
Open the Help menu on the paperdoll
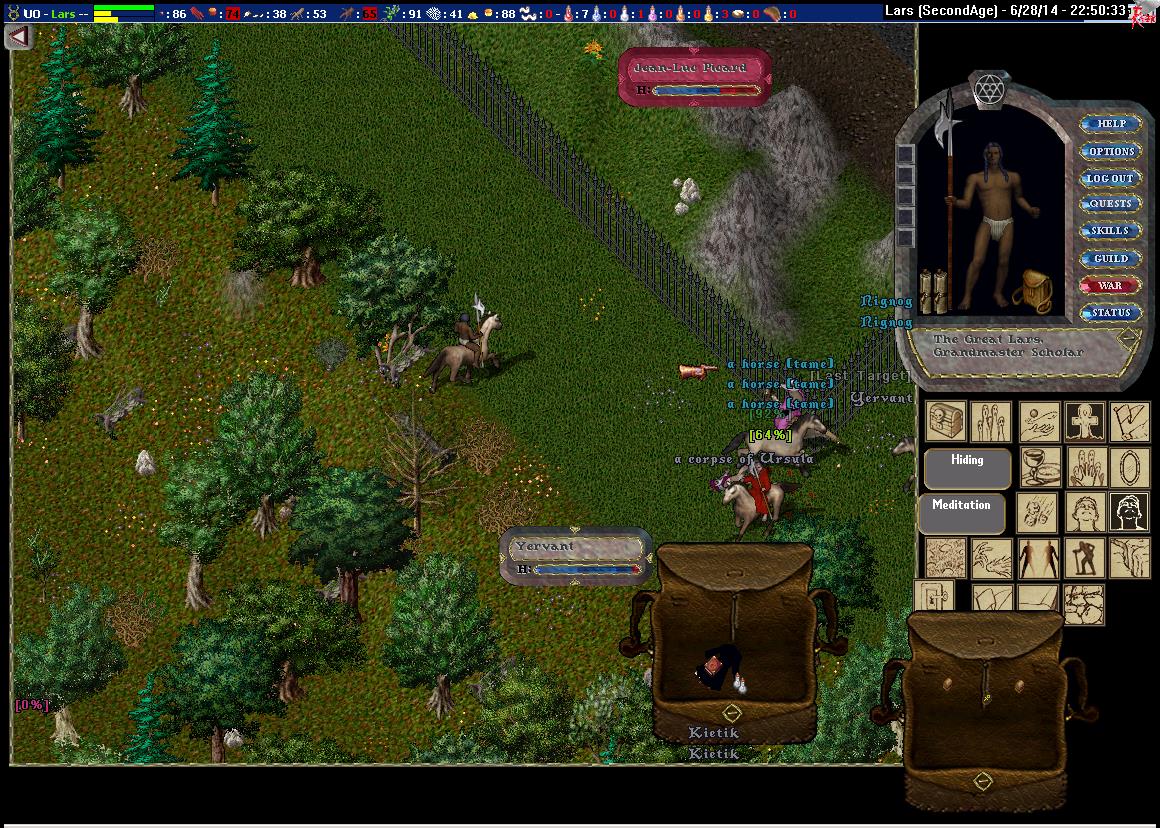click(1111, 124)
